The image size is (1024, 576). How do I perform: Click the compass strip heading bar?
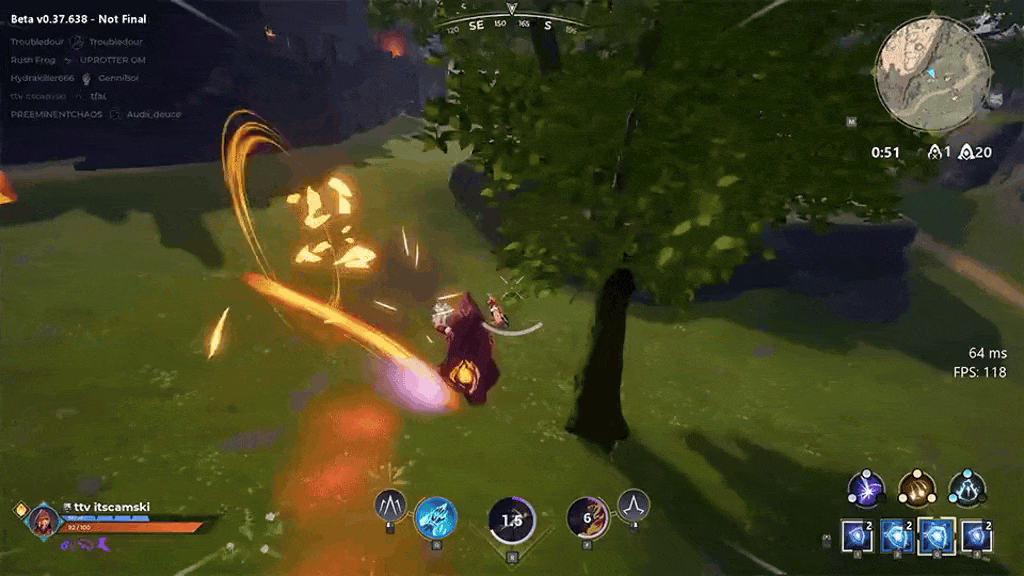(x=512, y=24)
